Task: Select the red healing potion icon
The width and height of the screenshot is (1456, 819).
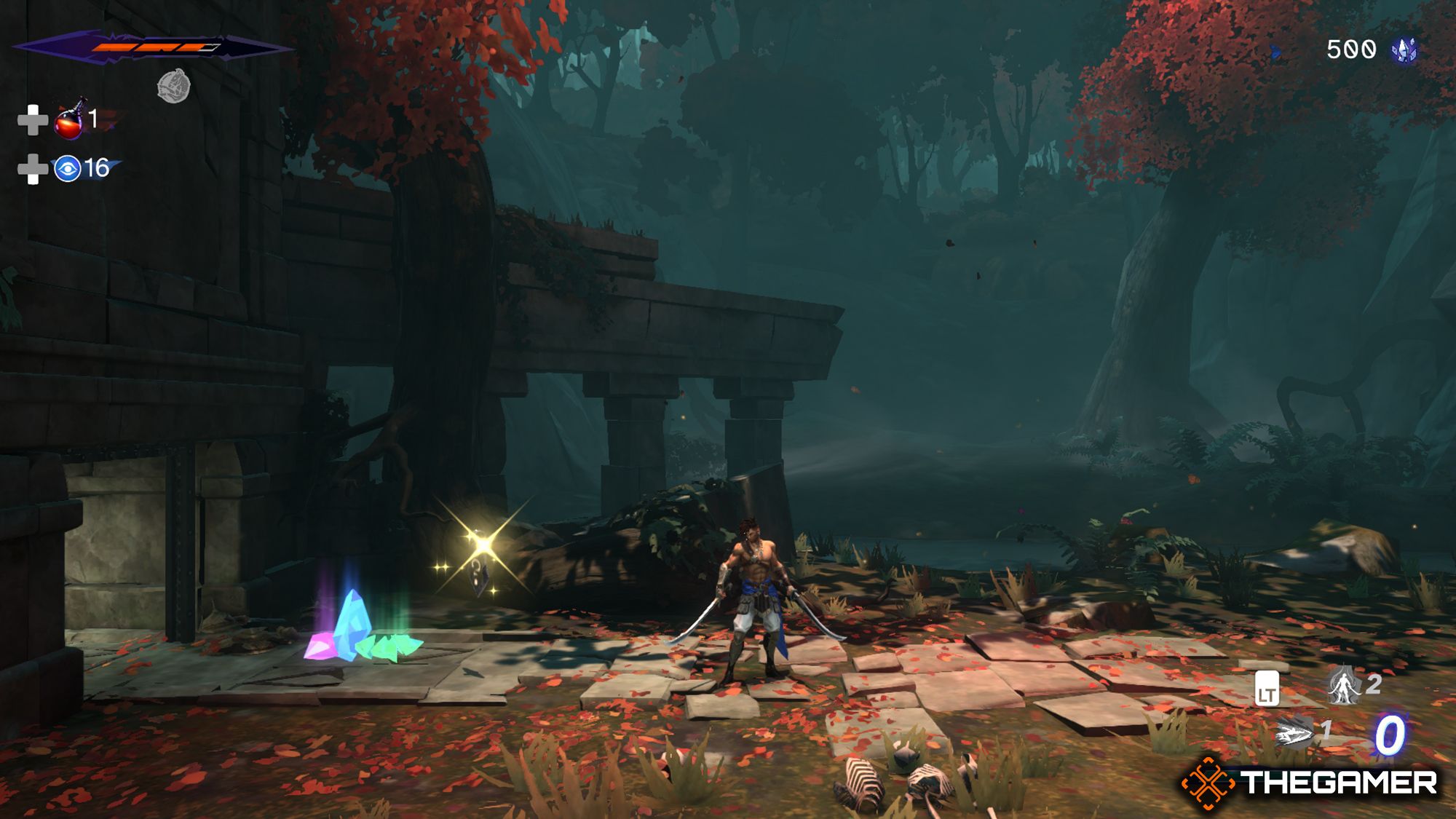Action: point(70,119)
